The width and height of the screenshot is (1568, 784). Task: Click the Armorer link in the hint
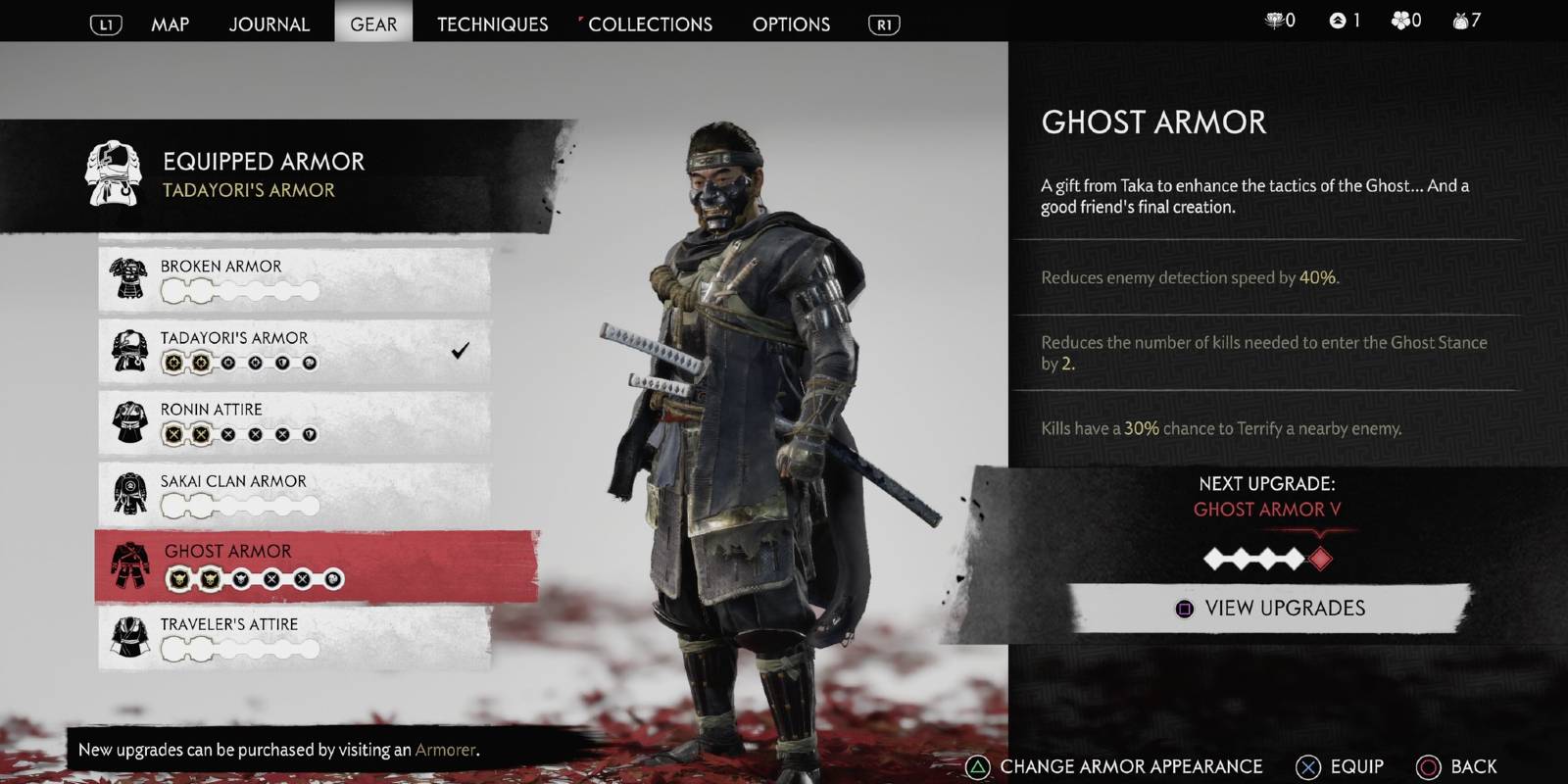click(x=445, y=750)
